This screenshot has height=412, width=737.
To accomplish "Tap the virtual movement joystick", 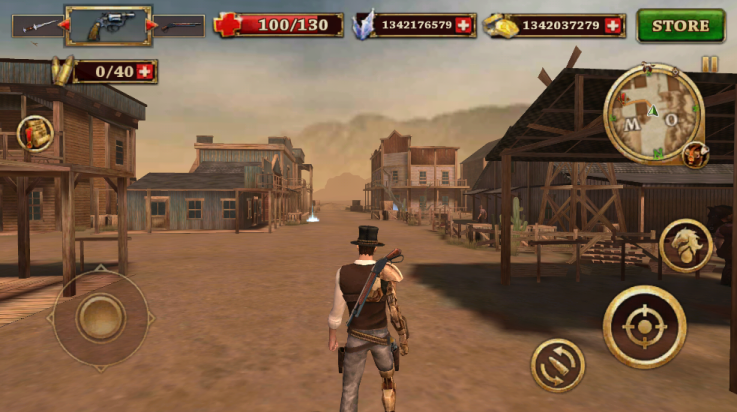I will tap(100, 318).
